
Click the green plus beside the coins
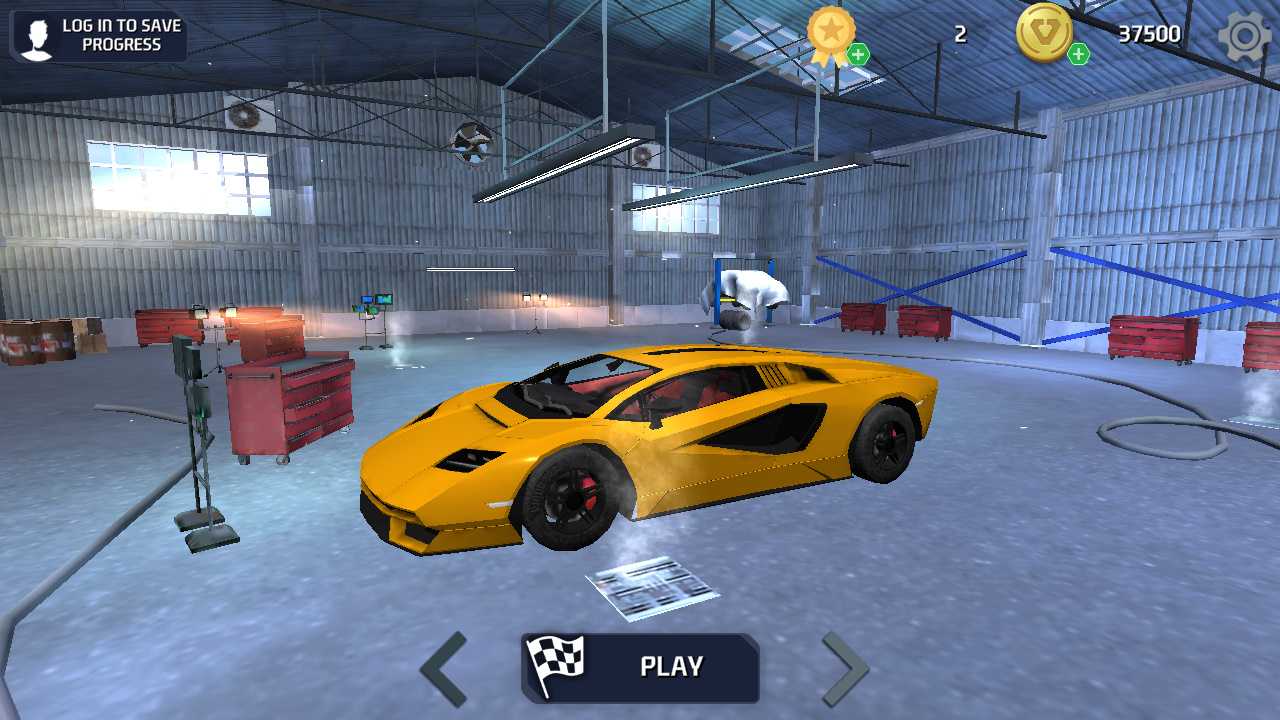(1078, 54)
